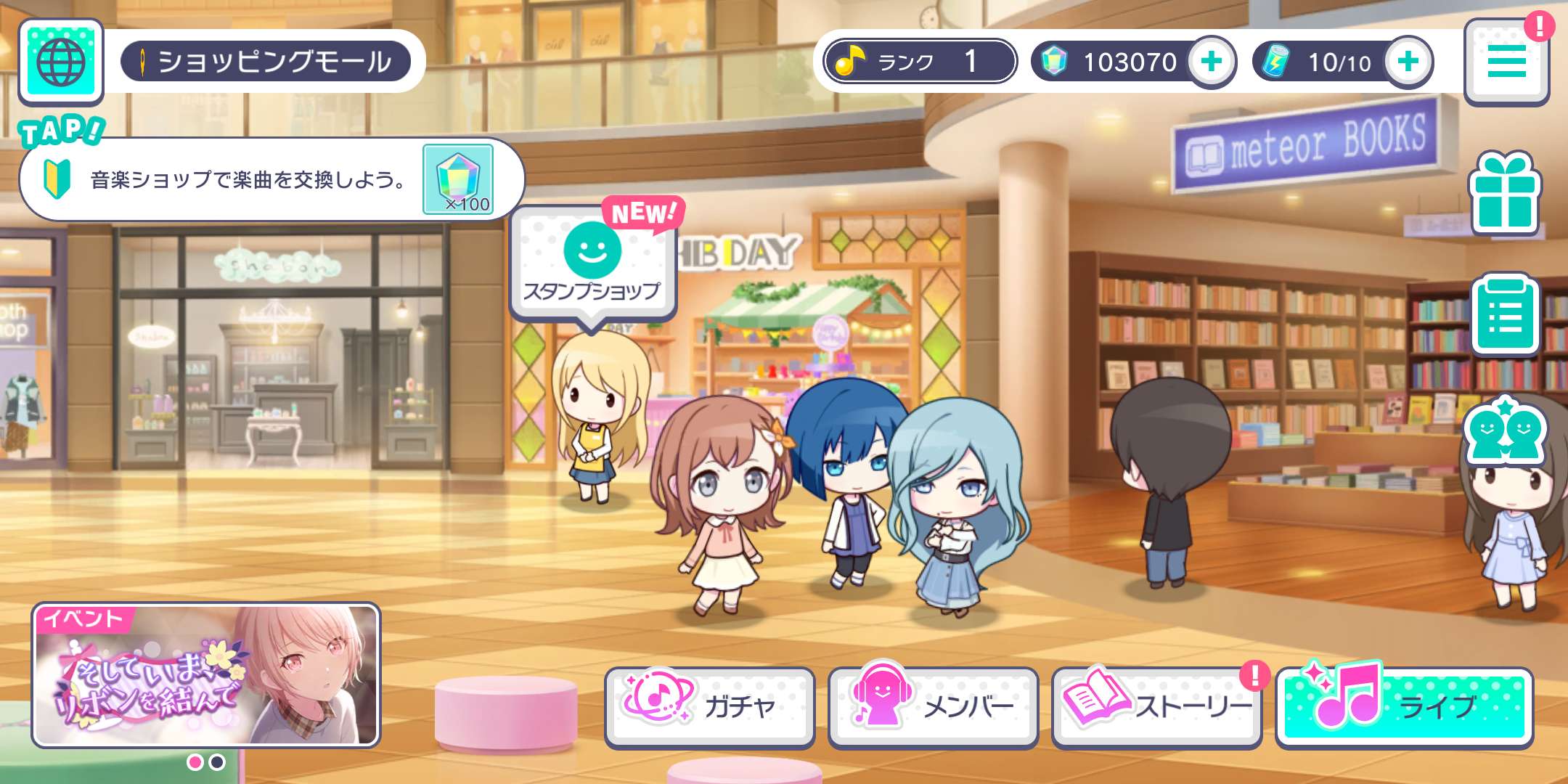This screenshot has height=784, width=1568.
Task: Open the mission clipboard list icon
Action: click(x=1505, y=315)
